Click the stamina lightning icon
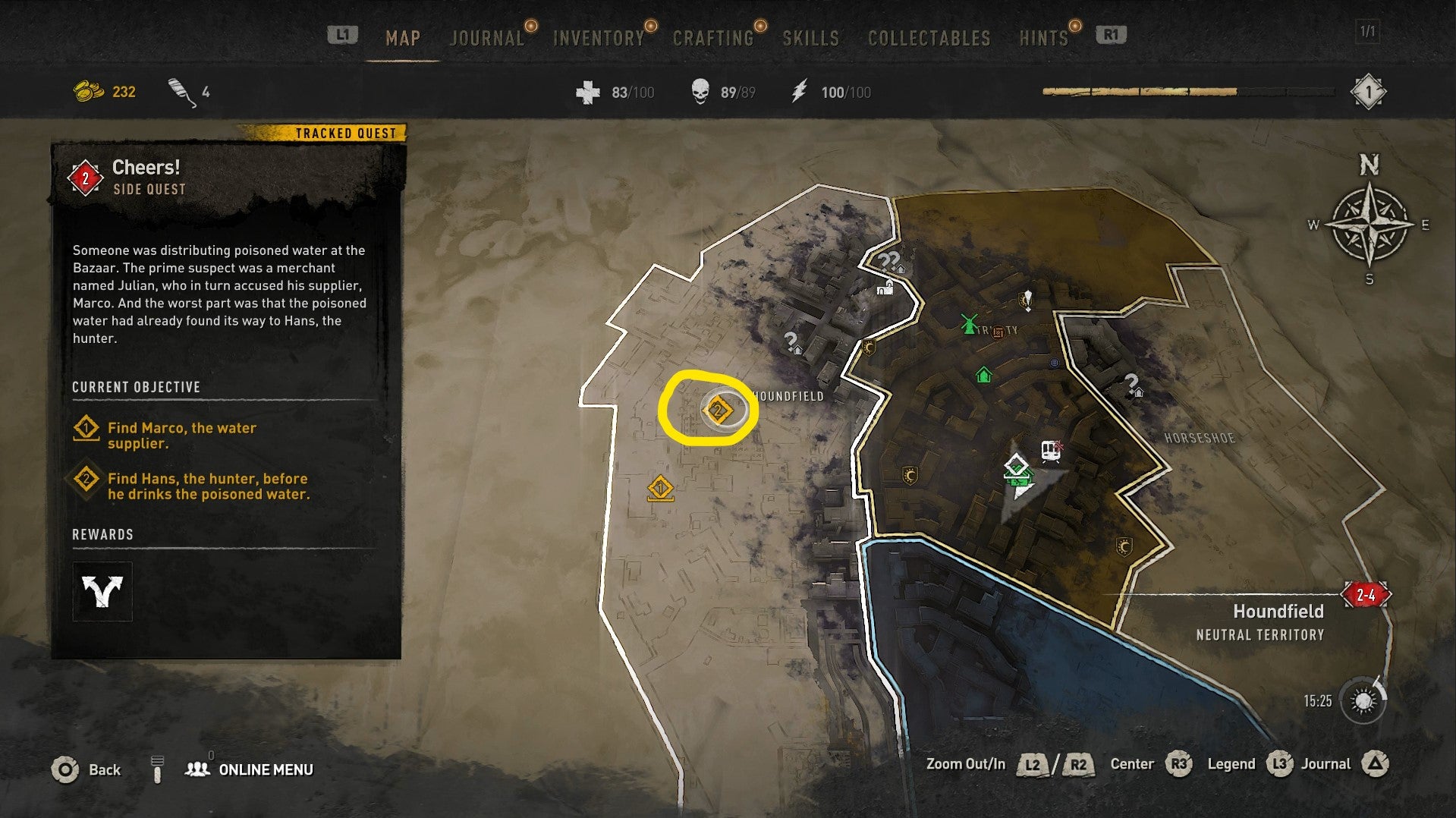Viewport: 1456px width, 818px height. [x=799, y=92]
